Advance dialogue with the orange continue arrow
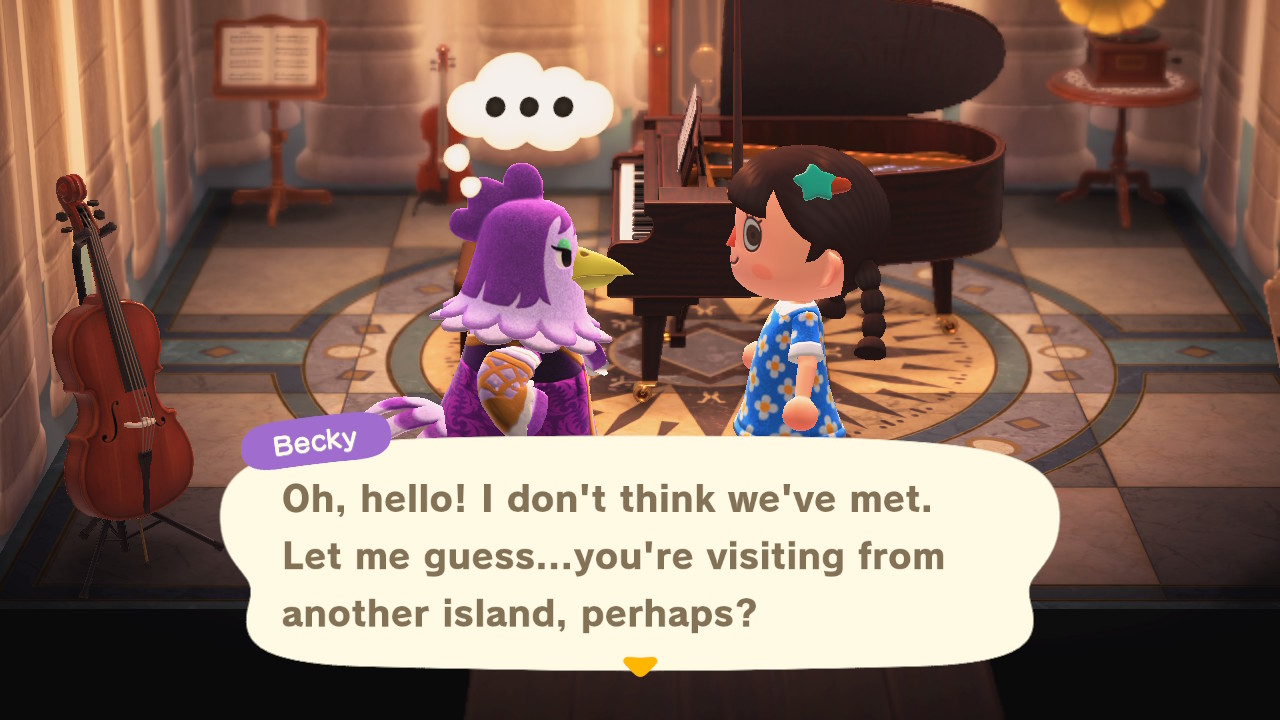 pyautogui.click(x=639, y=665)
